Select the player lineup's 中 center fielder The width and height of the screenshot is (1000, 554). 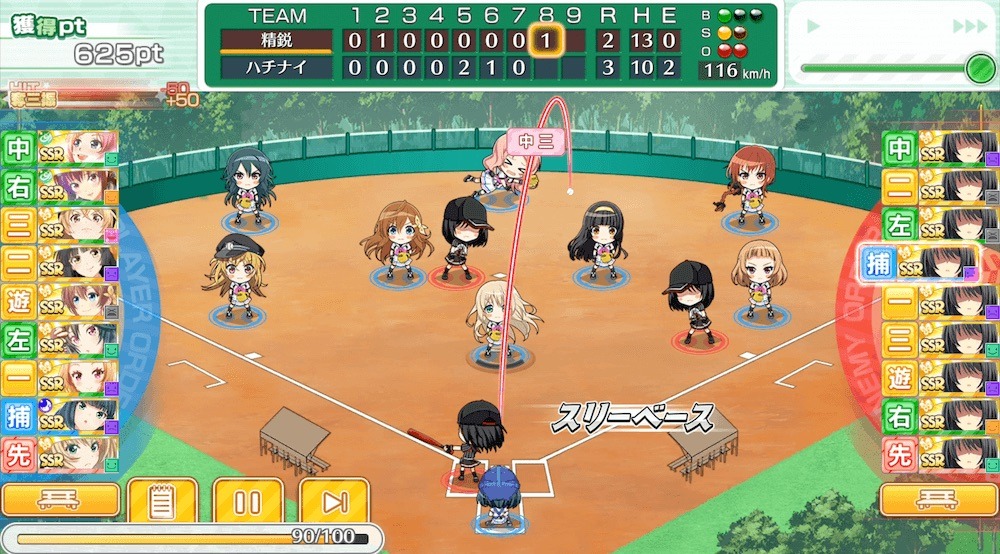tap(60, 149)
